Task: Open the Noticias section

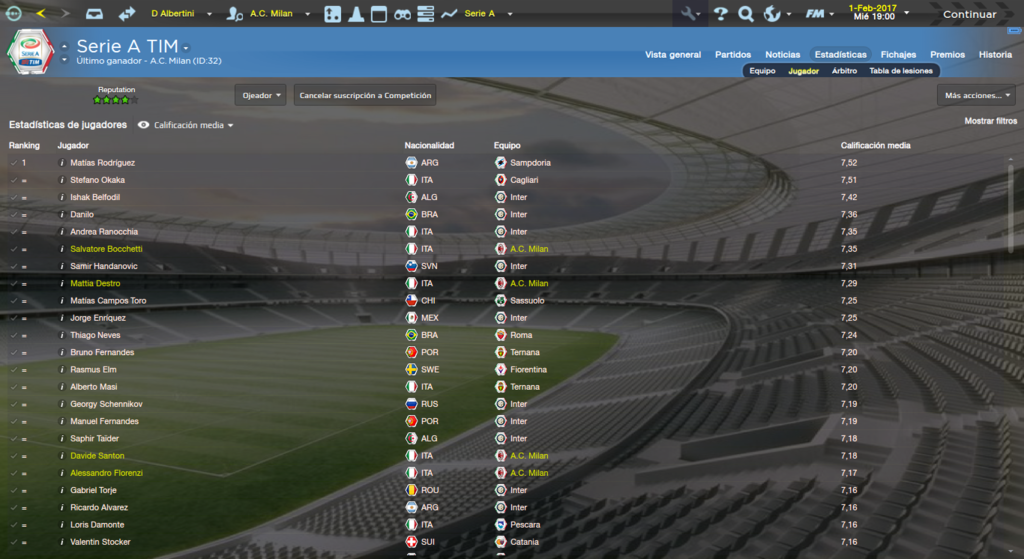Action: point(783,55)
